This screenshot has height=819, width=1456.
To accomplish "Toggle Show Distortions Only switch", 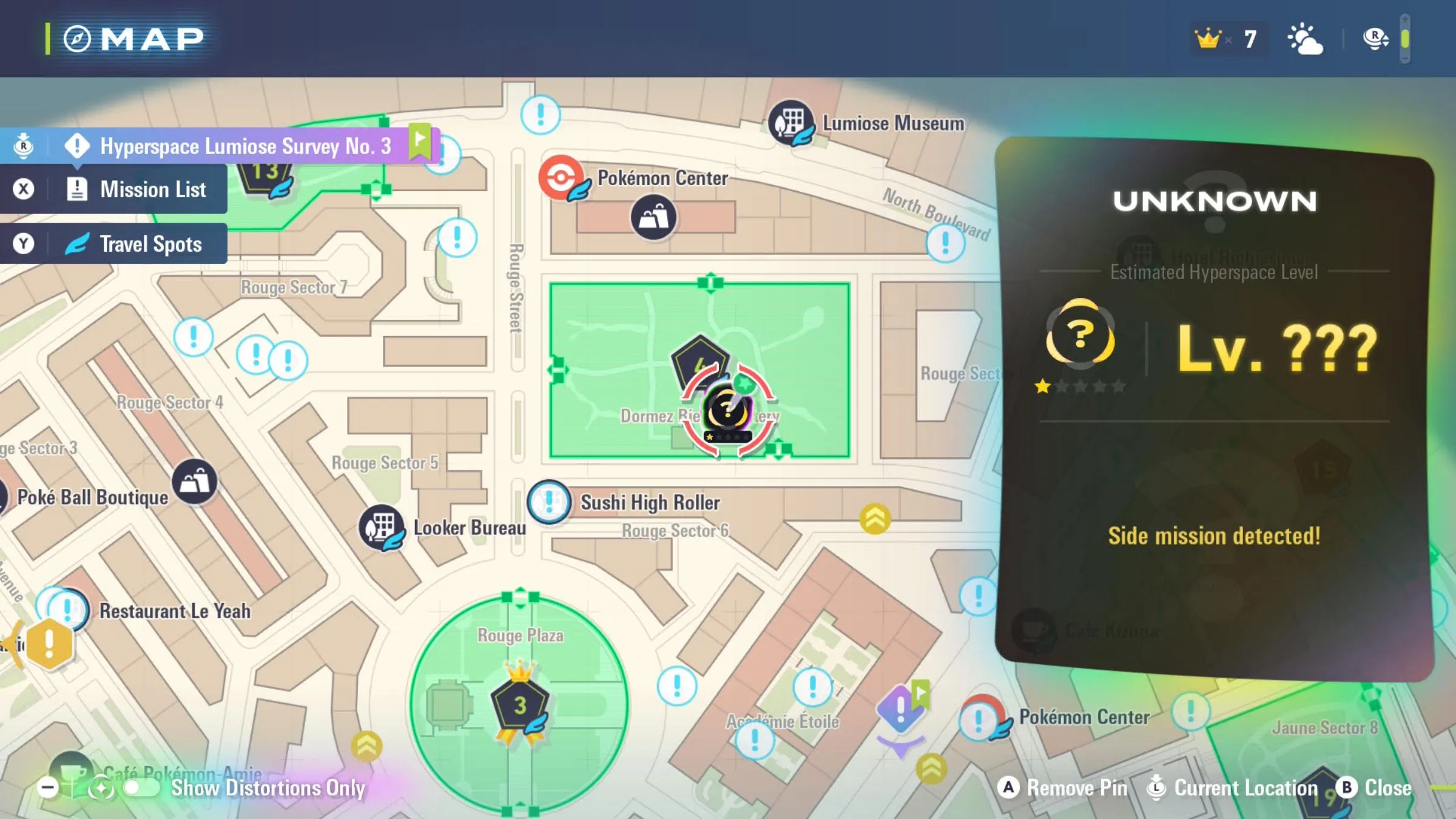I will [141, 788].
